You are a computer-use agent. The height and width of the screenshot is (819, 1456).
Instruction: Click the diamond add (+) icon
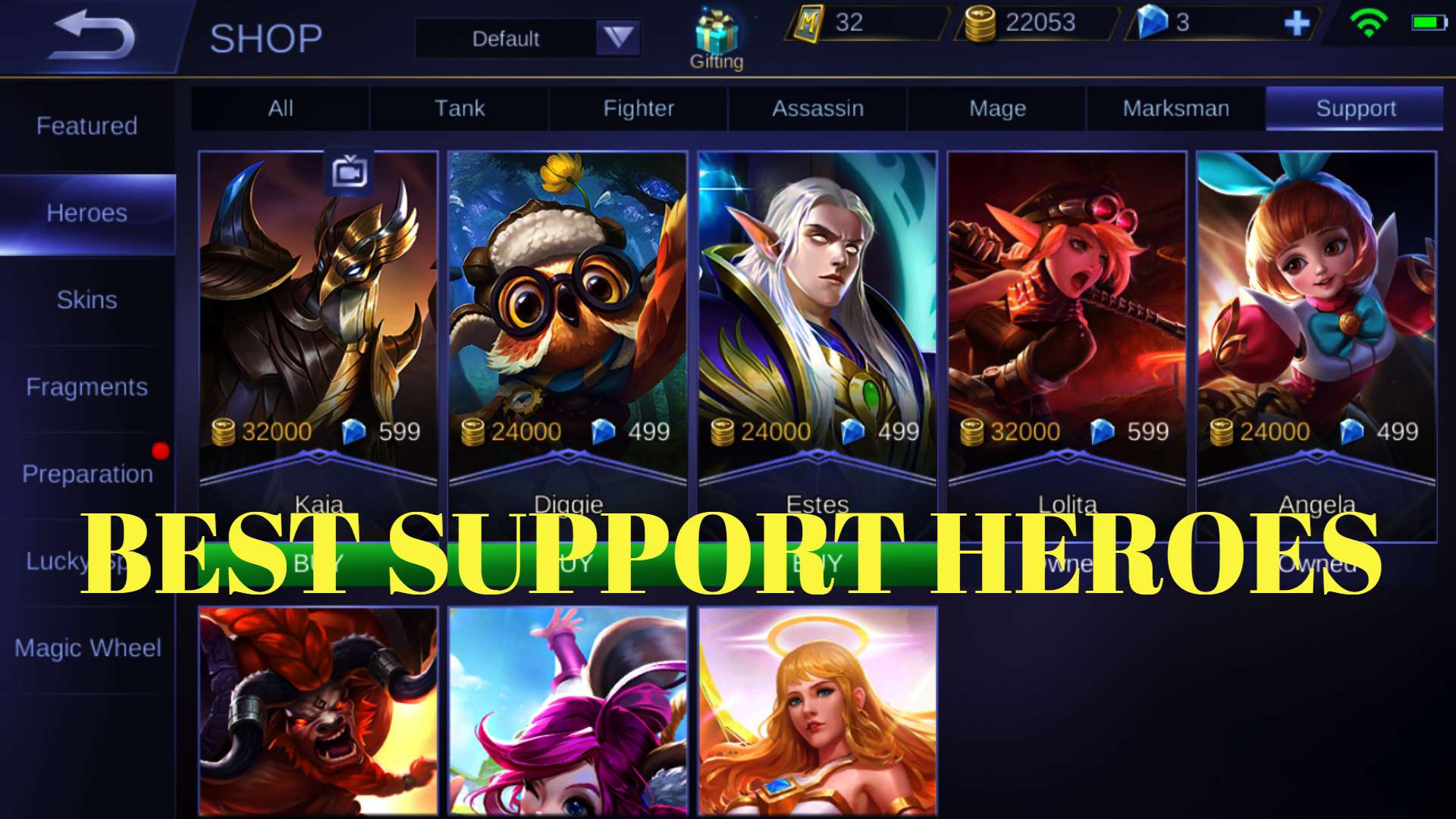point(1299,24)
